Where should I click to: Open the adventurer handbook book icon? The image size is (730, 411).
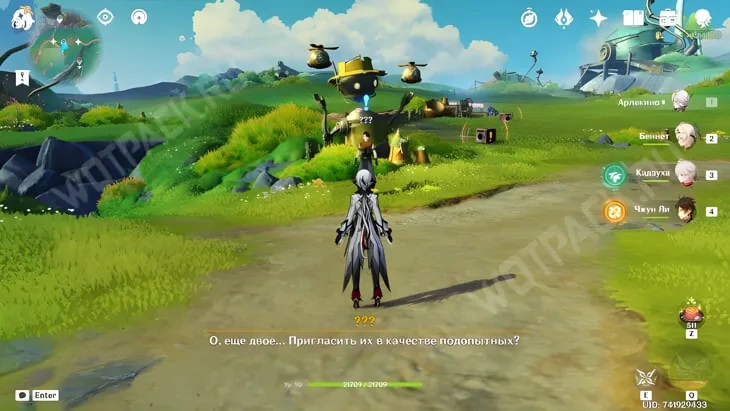pyautogui.click(x=633, y=18)
